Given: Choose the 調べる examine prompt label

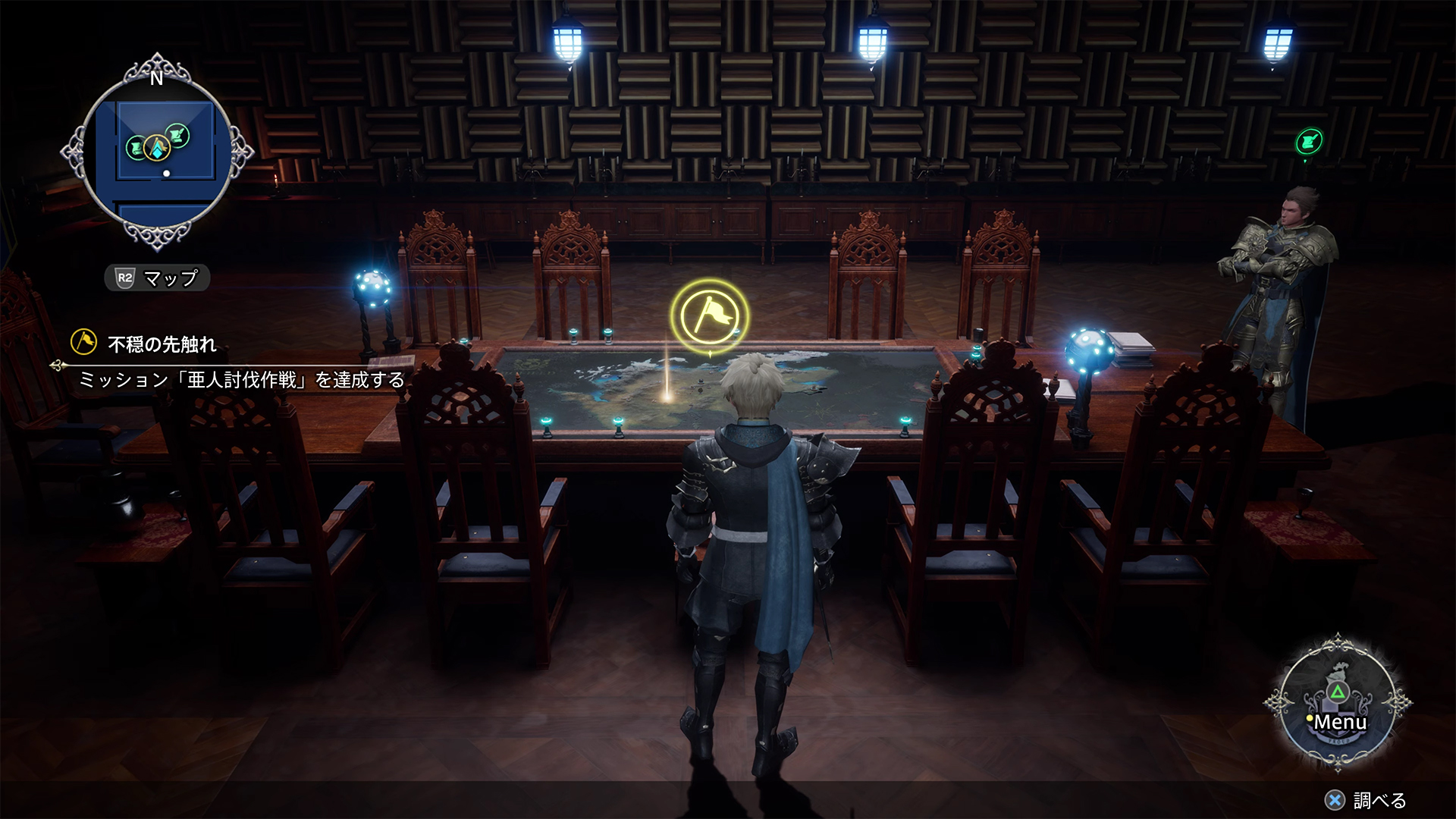Looking at the screenshot, I should [x=1379, y=800].
